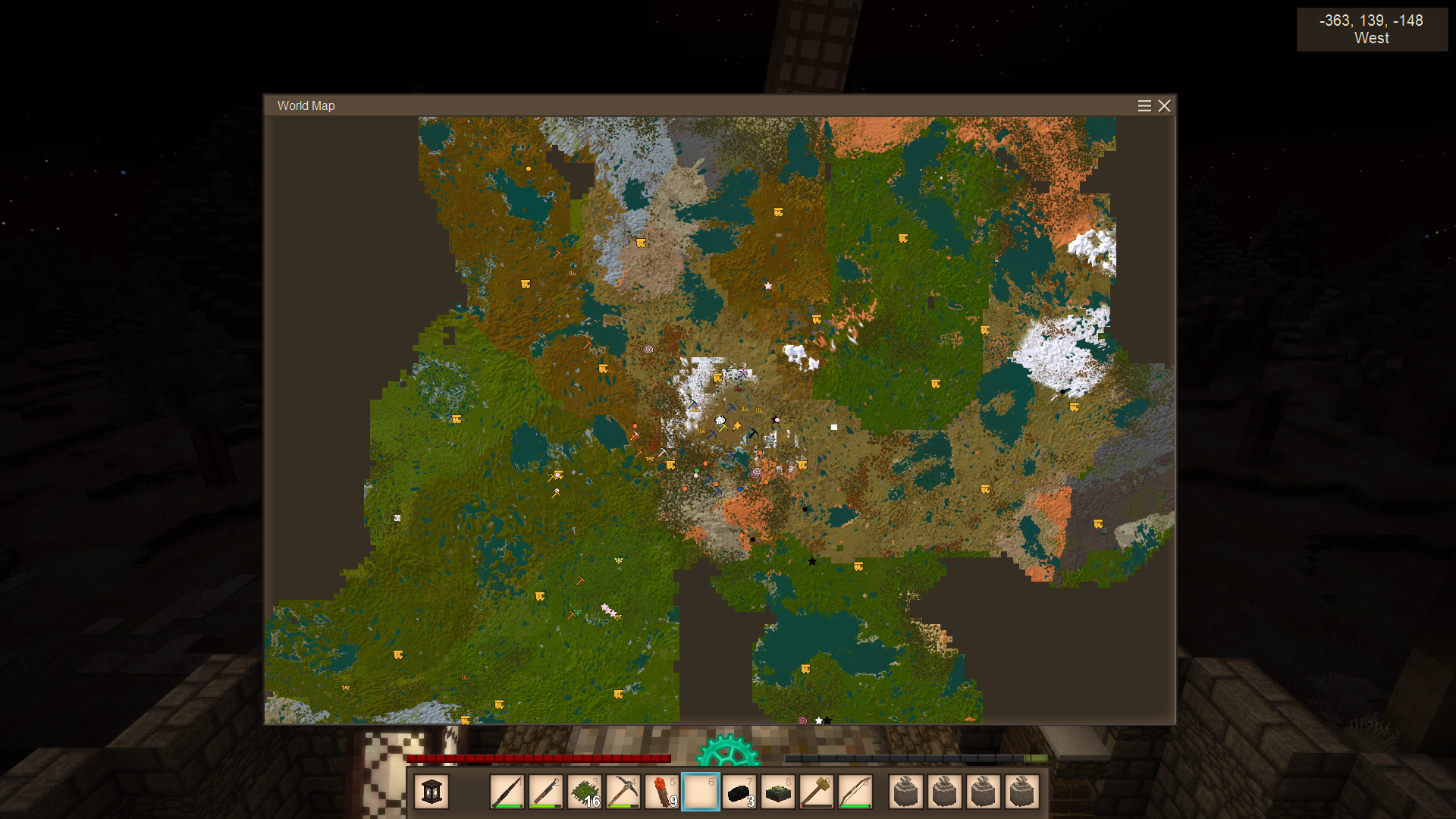1456x819 pixels.
Task: Pick the black charcoal stack of 3
Action: point(739,792)
